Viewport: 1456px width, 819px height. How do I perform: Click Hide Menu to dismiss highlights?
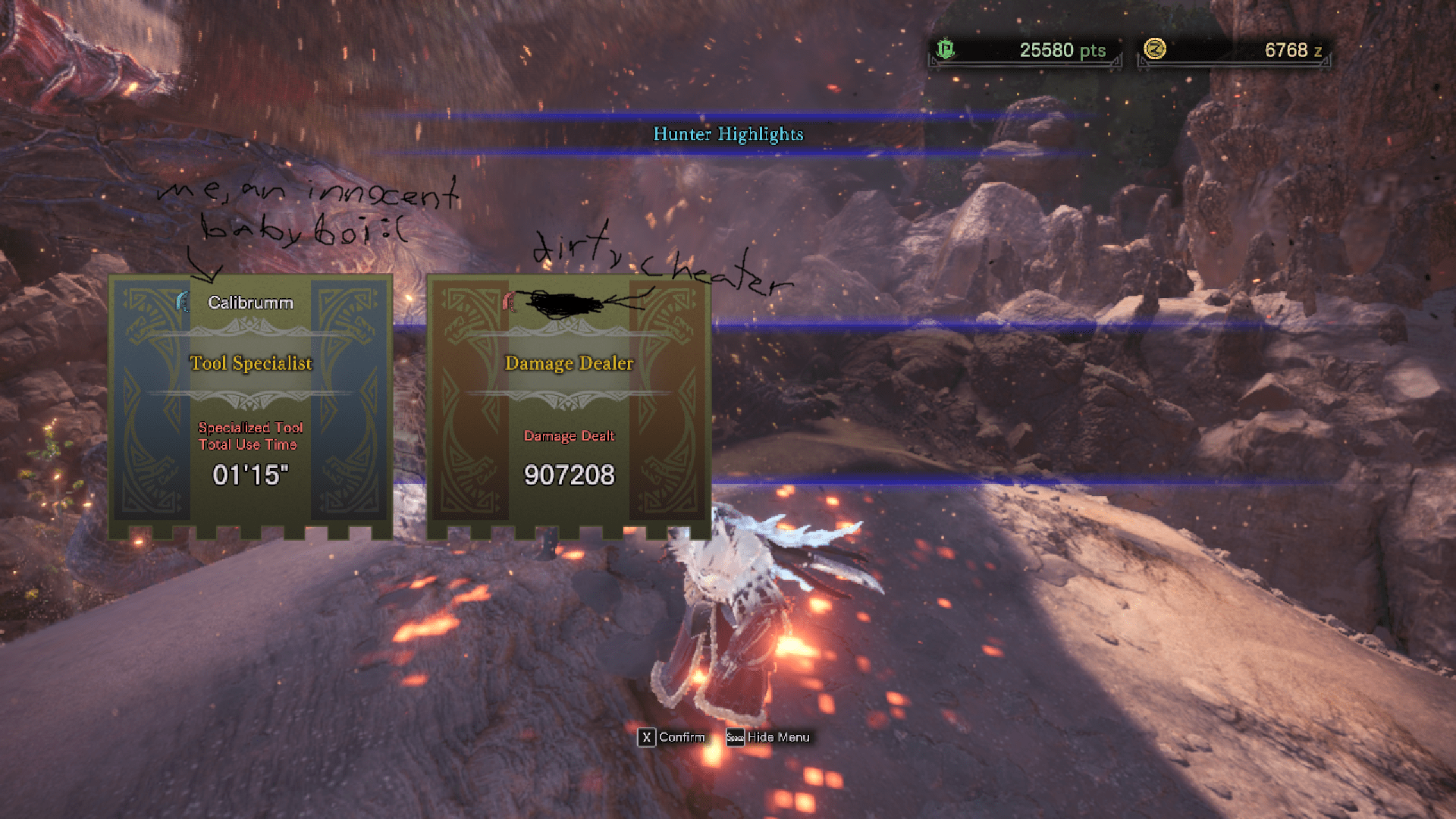point(769,736)
